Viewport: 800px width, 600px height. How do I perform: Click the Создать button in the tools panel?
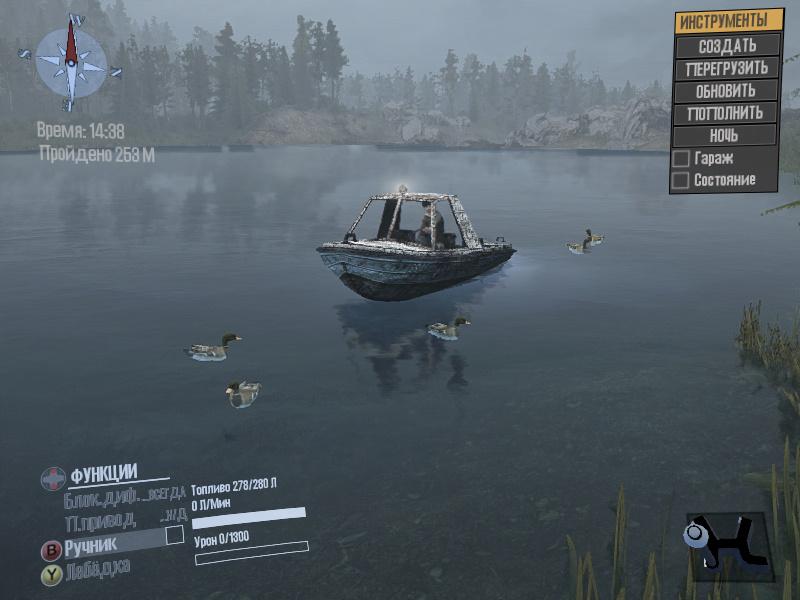click(727, 45)
